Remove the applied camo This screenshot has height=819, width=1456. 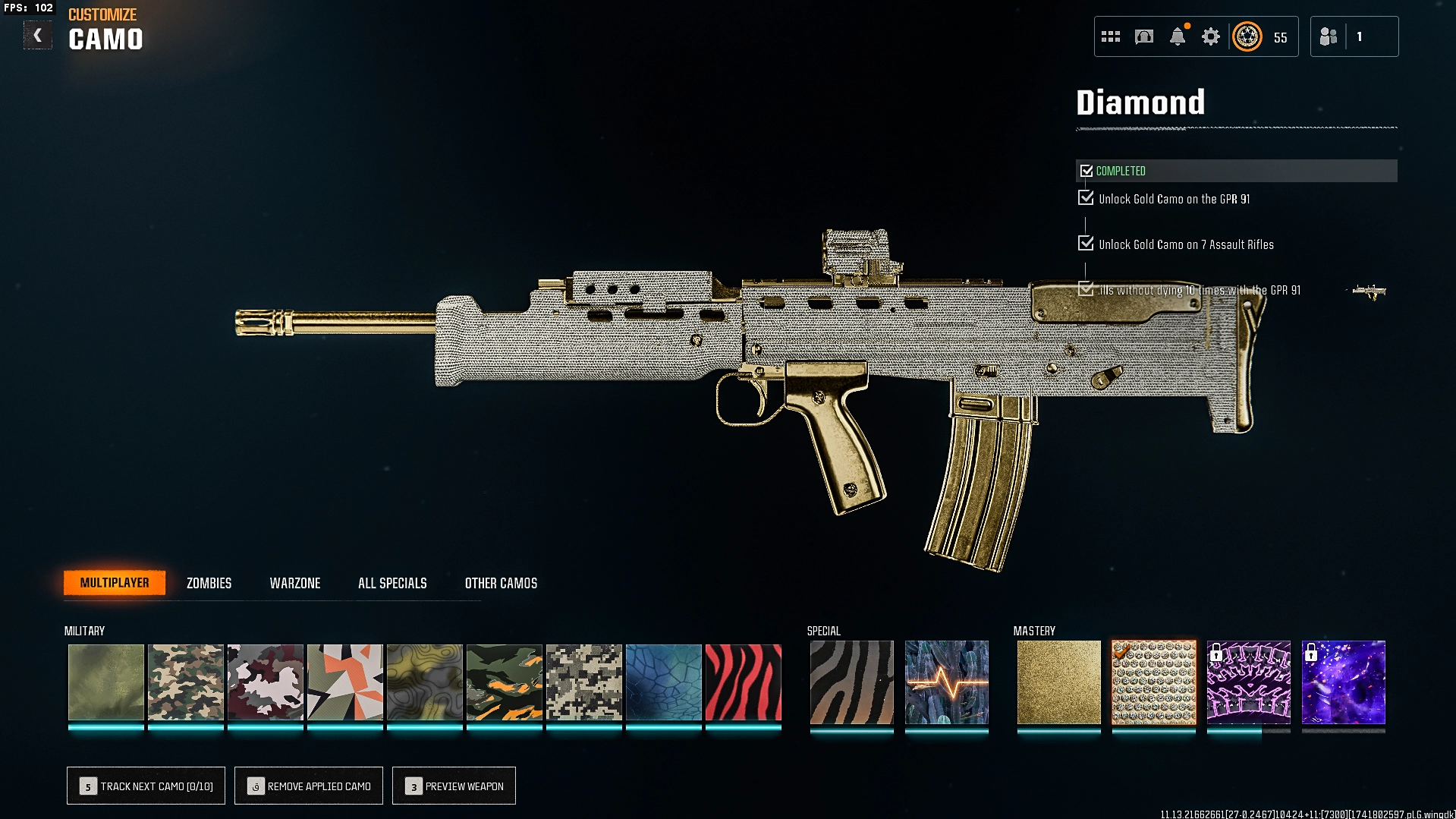(309, 786)
